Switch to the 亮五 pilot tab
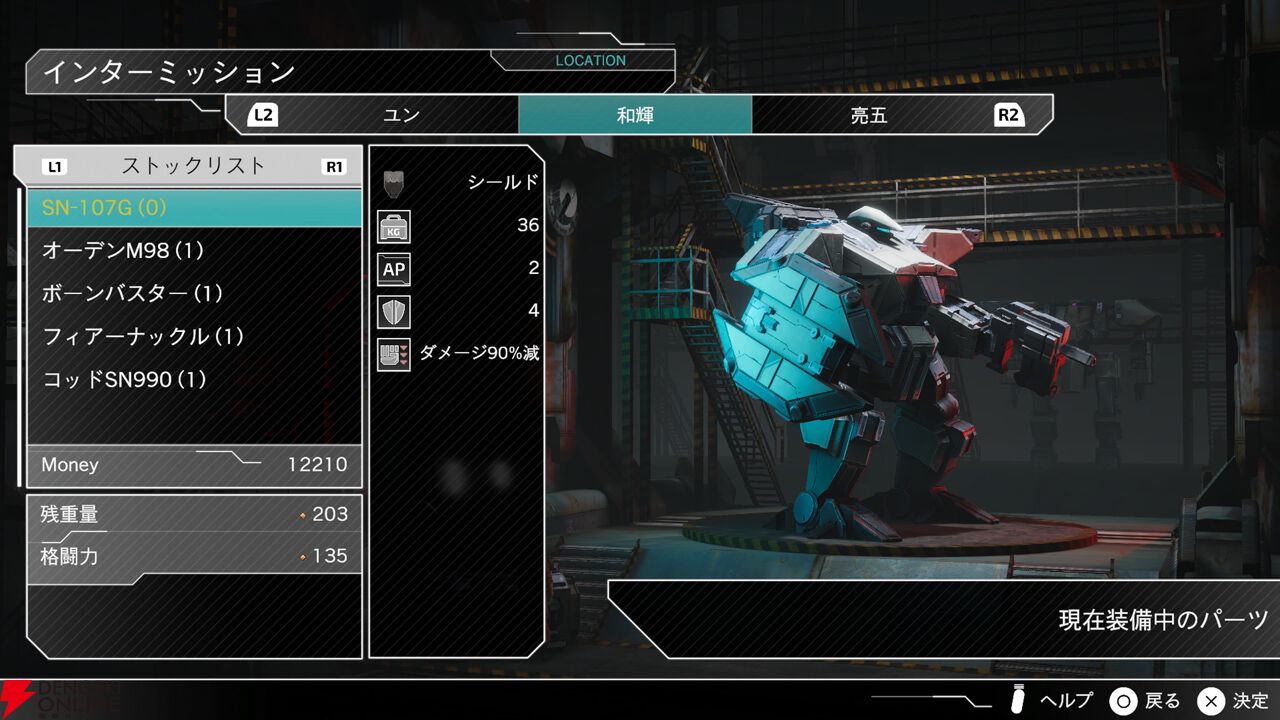The image size is (1280, 720). click(868, 115)
